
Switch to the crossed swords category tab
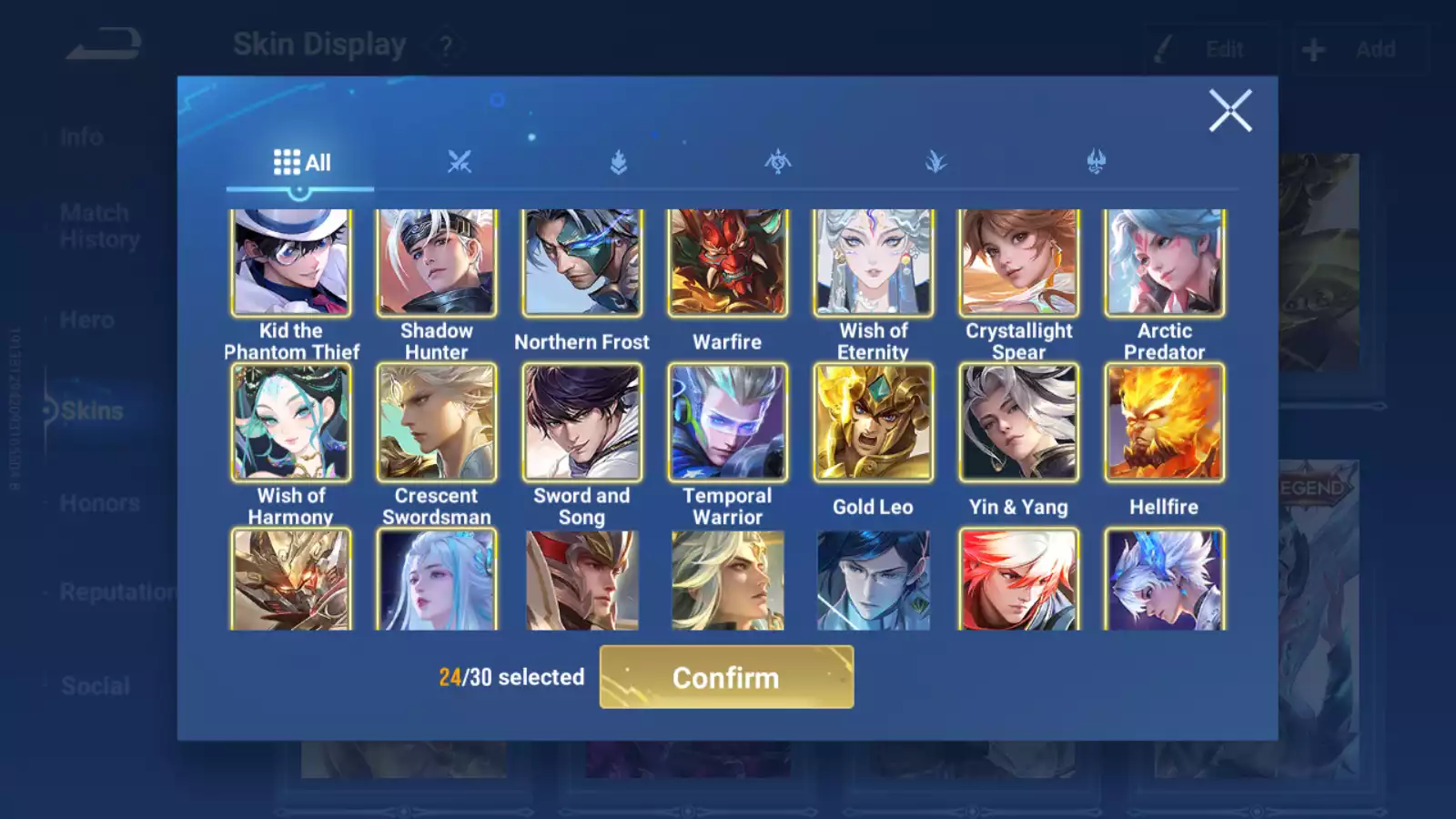(460, 163)
